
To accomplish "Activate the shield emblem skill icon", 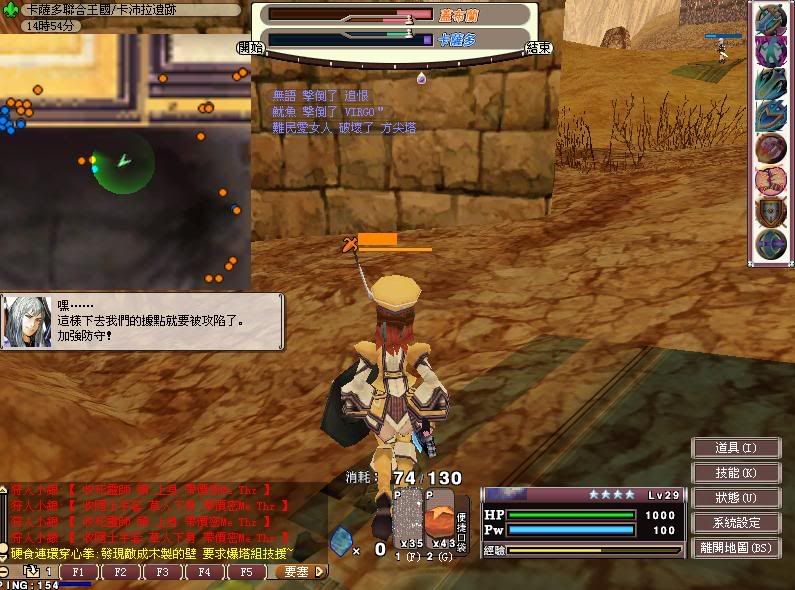I will coord(770,212).
